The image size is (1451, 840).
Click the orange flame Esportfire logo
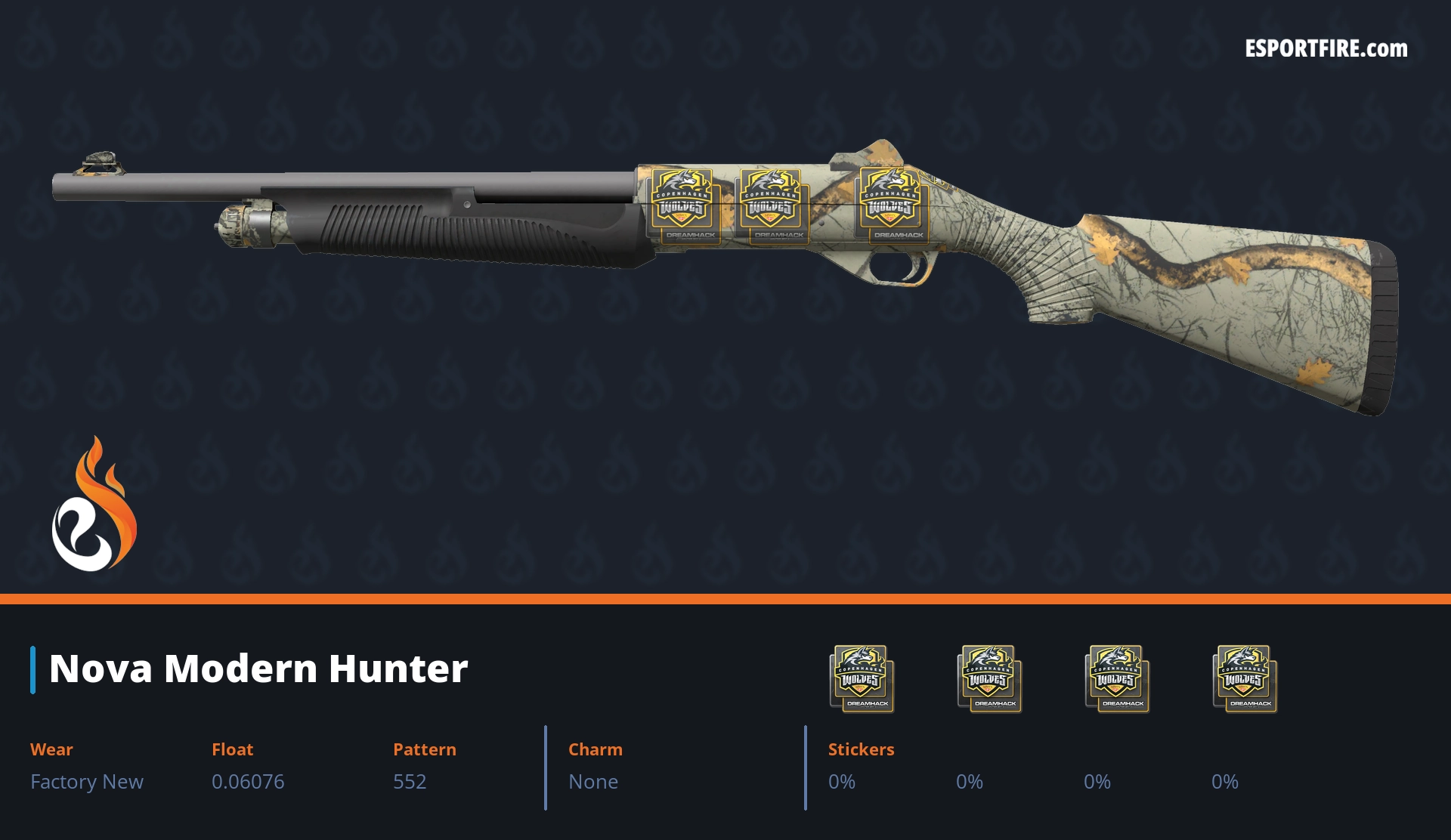pos(94,505)
